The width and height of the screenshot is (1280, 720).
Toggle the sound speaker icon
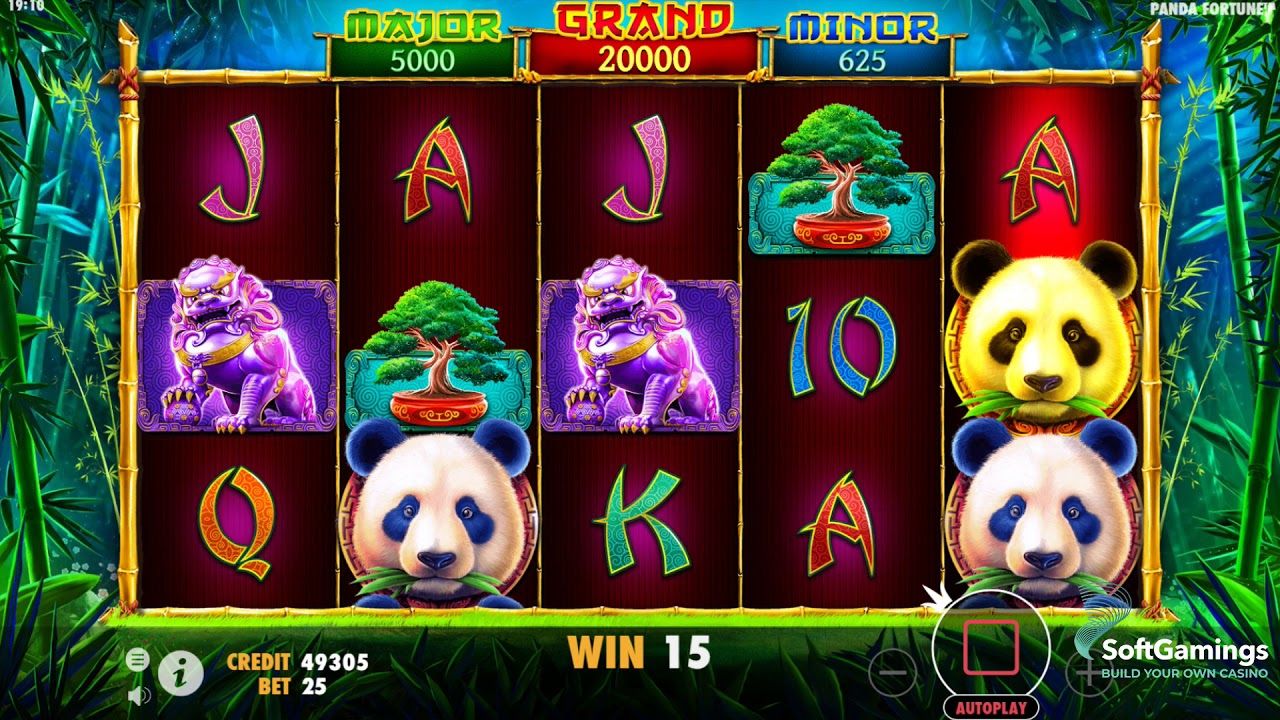(x=138, y=694)
